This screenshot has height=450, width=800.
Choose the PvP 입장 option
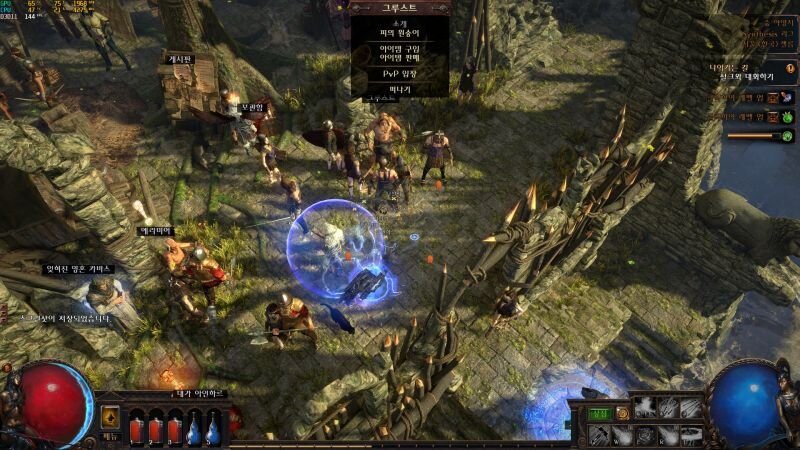[399, 74]
